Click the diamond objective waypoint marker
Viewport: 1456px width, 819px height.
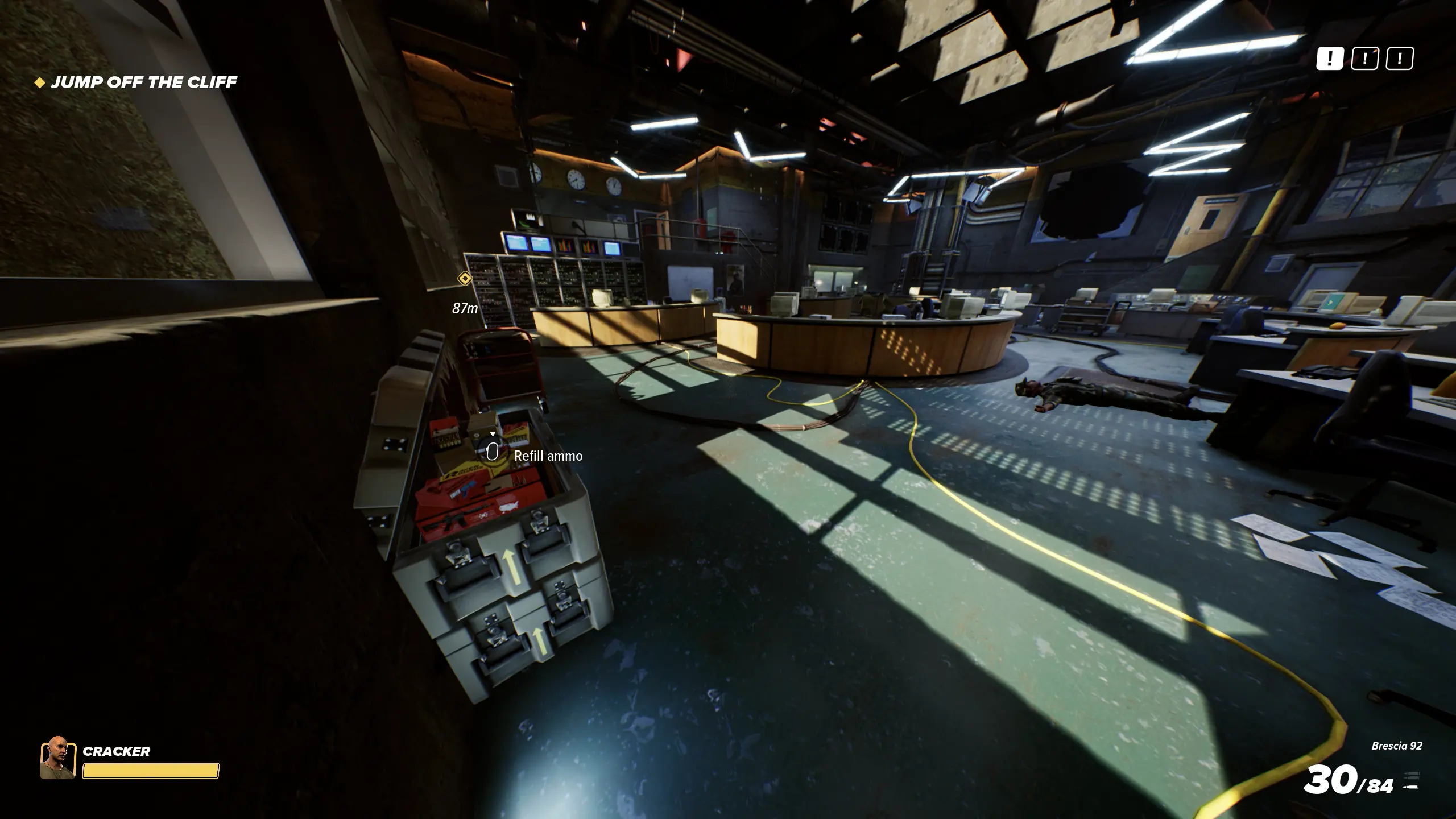point(465,279)
